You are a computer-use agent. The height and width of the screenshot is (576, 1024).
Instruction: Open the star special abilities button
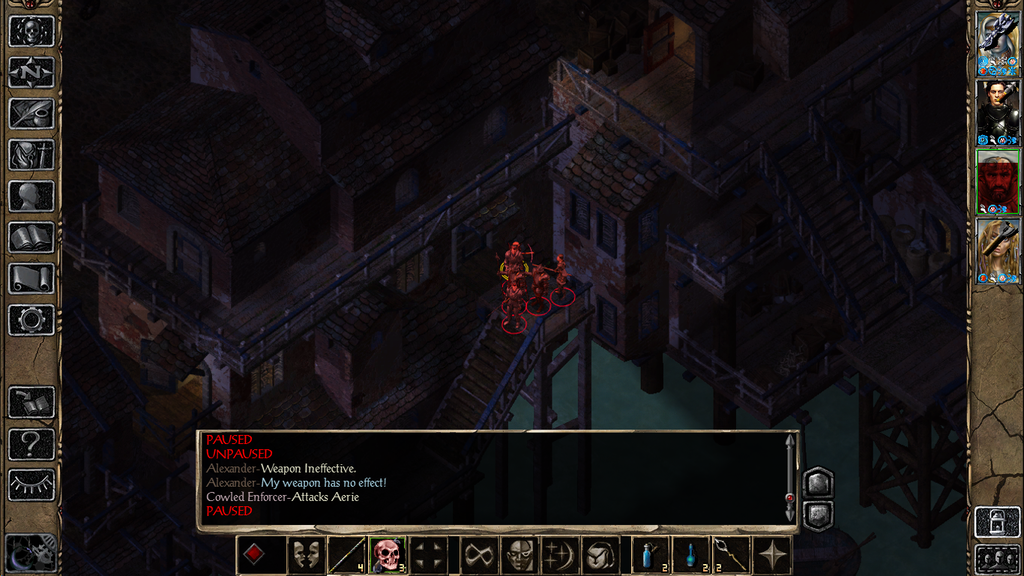coord(773,555)
